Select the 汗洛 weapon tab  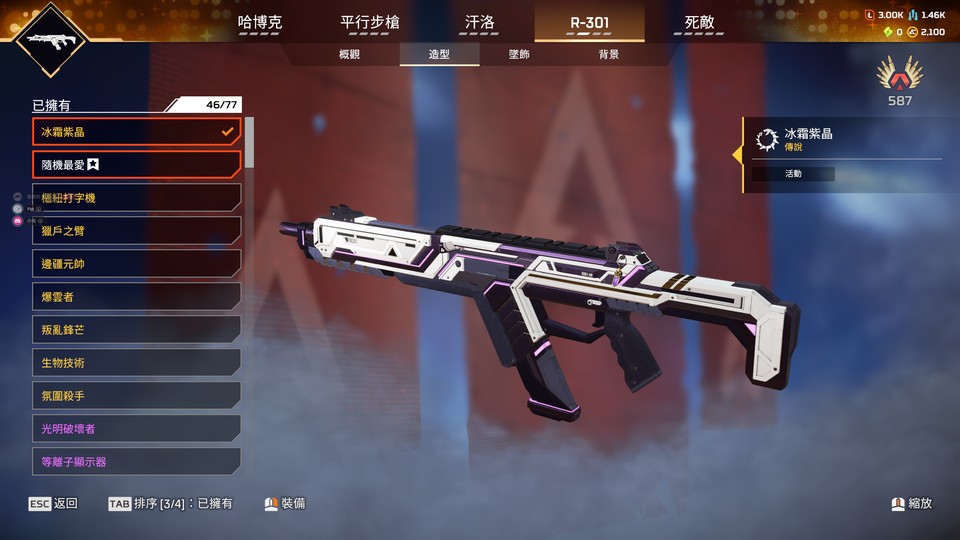[x=480, y=22]
